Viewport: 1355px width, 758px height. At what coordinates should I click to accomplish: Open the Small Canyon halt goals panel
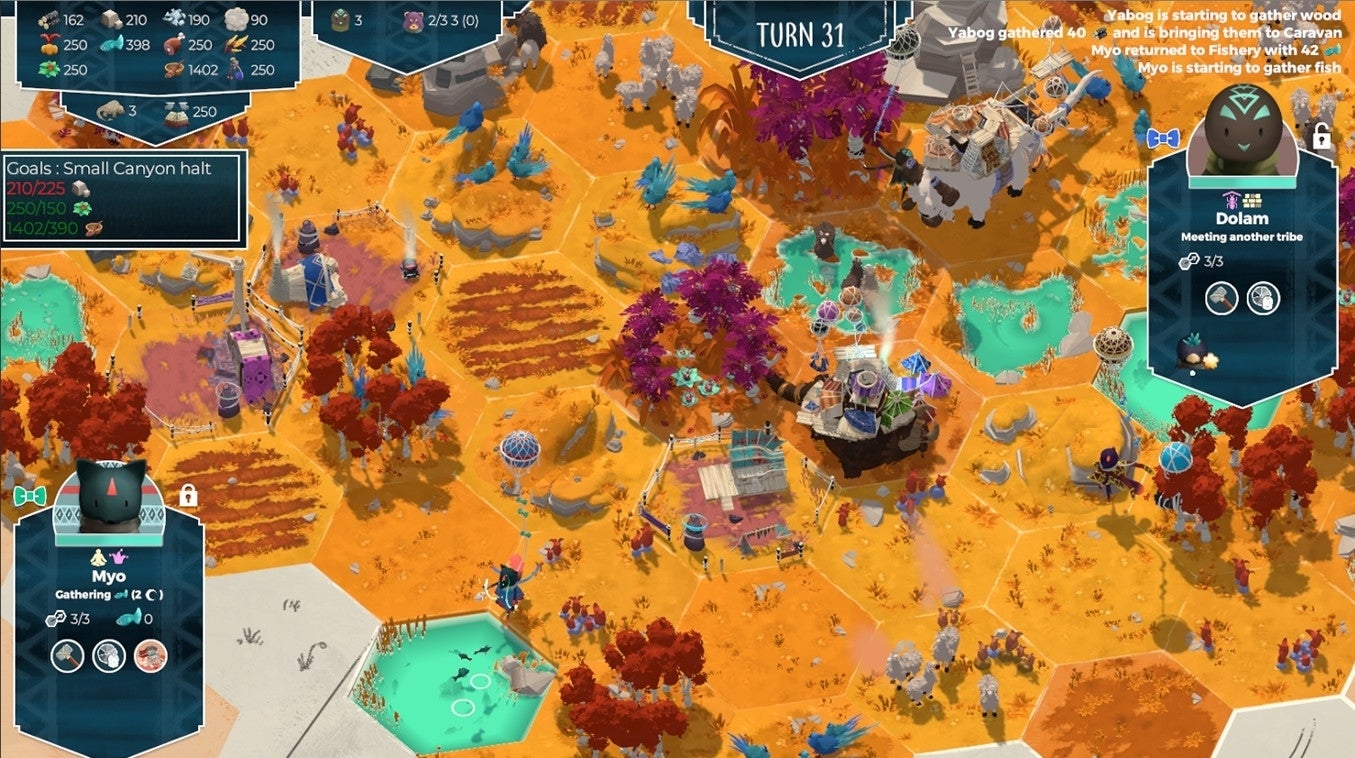point(123,199)
